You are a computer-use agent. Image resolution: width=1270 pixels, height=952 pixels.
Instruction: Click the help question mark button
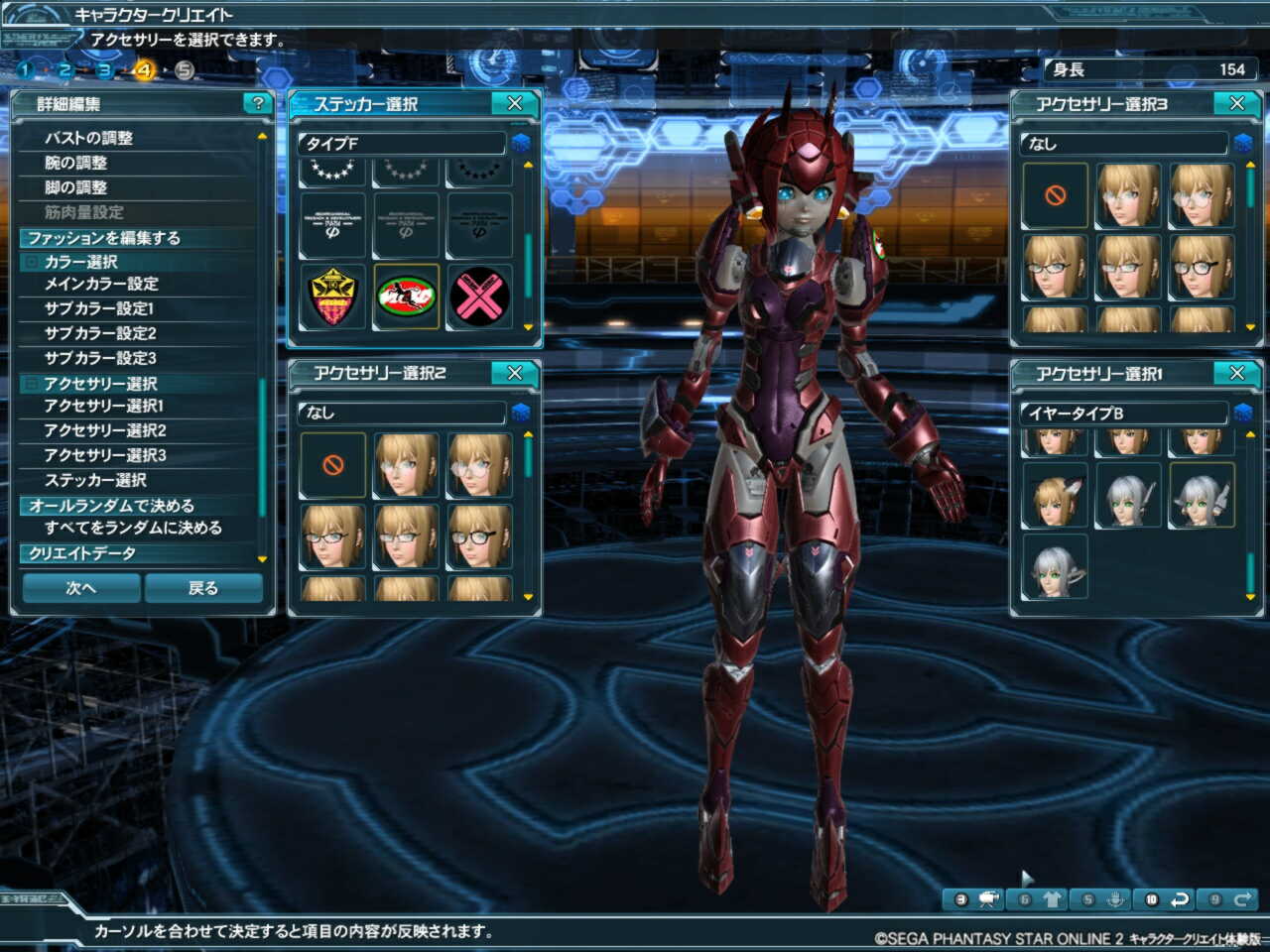click(258, 103)
